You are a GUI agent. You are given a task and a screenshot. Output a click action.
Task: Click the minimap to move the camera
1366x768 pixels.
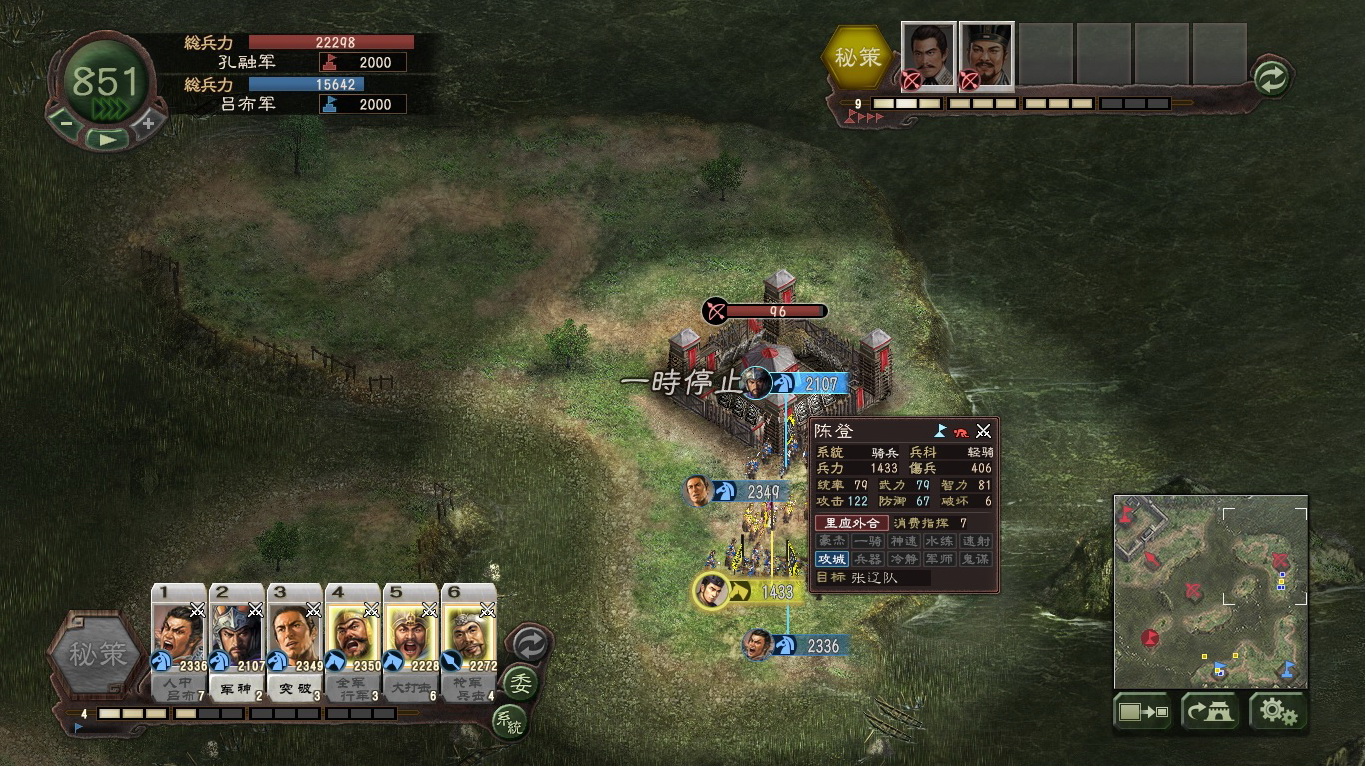pos(1210,592)
